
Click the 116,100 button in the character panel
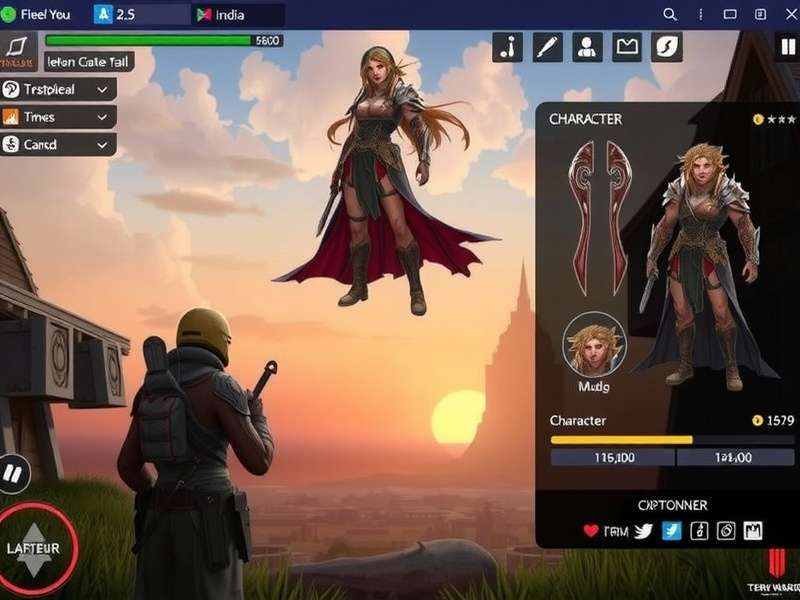click(613, 457)
